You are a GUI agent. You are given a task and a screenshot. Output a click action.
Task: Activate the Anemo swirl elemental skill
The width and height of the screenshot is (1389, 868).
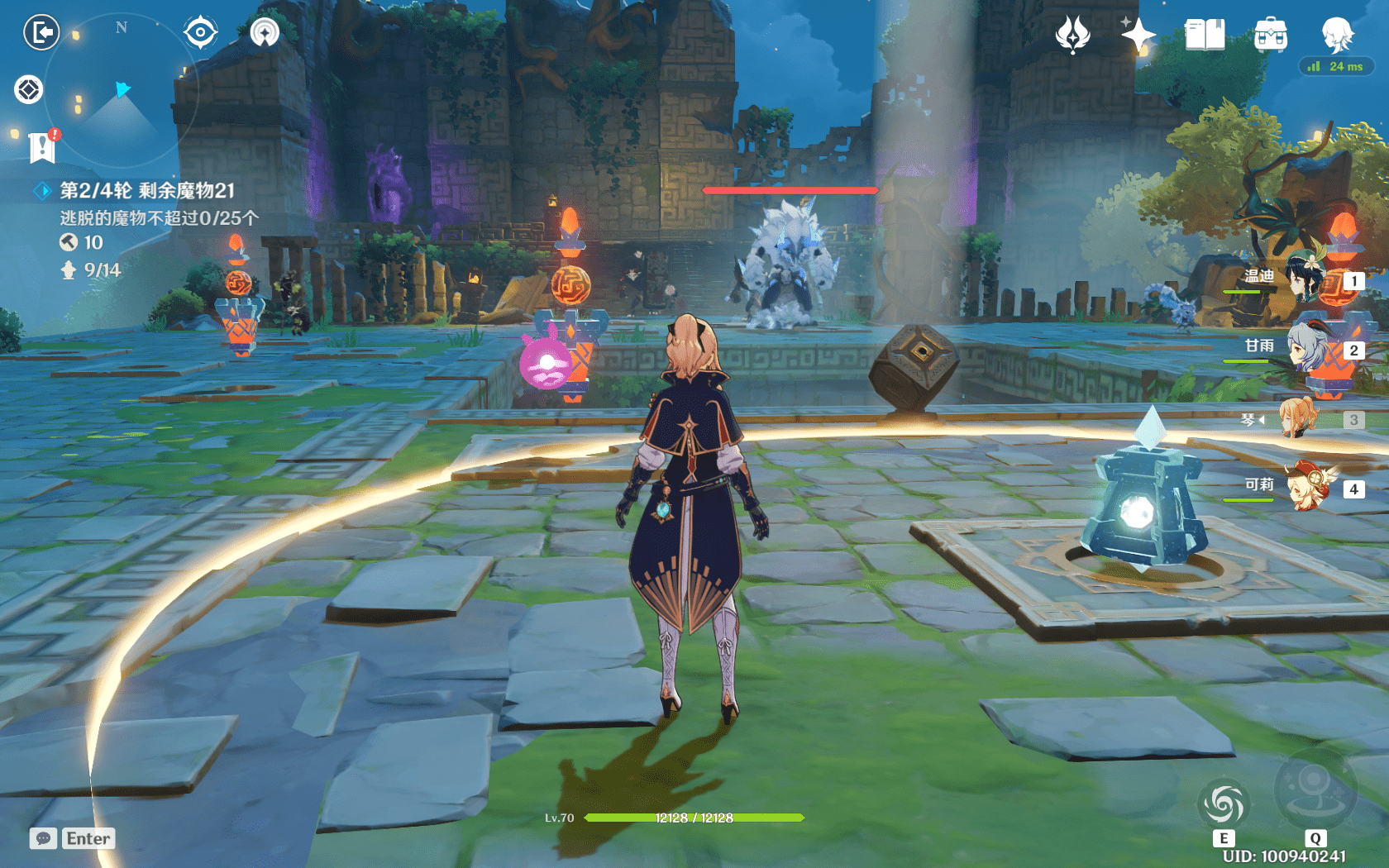coord(1224,804)
